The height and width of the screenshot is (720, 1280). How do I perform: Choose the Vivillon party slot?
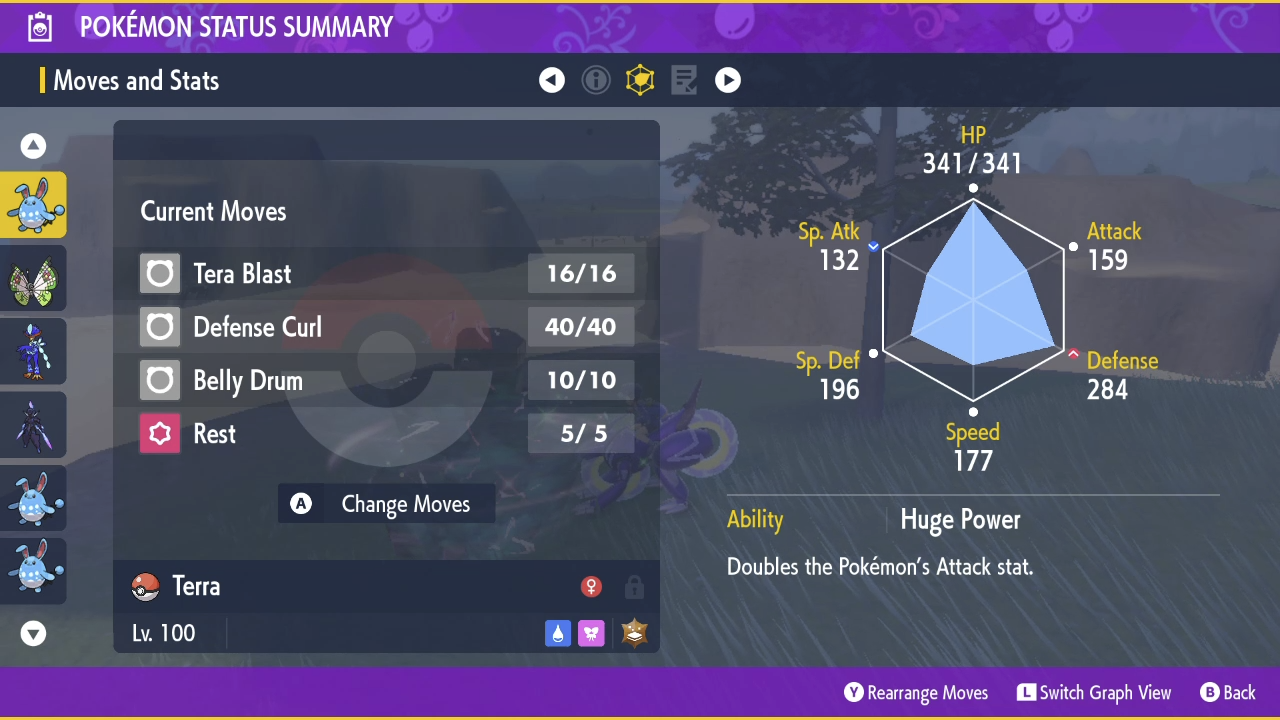(x=34, y=278)
